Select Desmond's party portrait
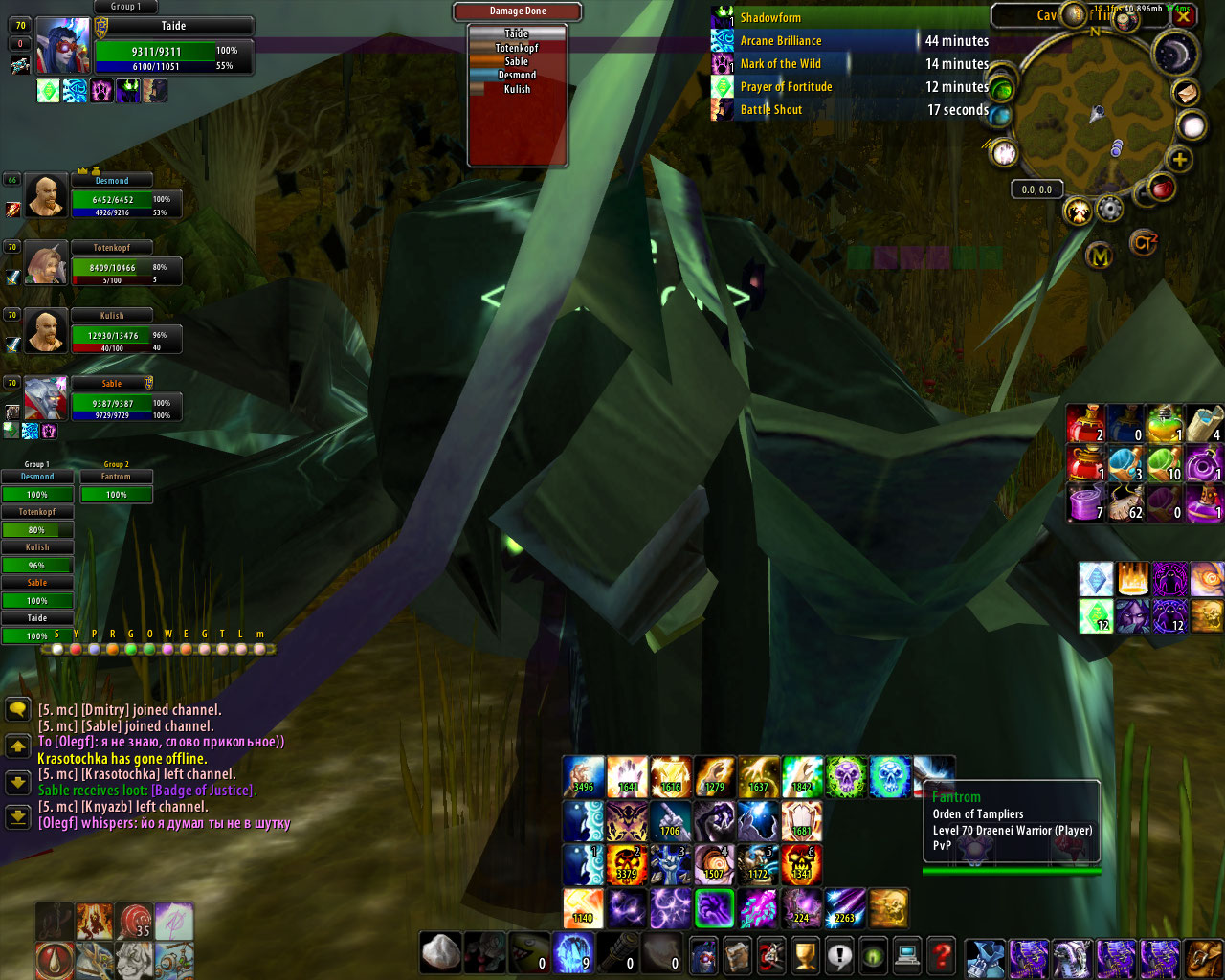Screen dimensions: 1225x980 [x=46, y=195]
